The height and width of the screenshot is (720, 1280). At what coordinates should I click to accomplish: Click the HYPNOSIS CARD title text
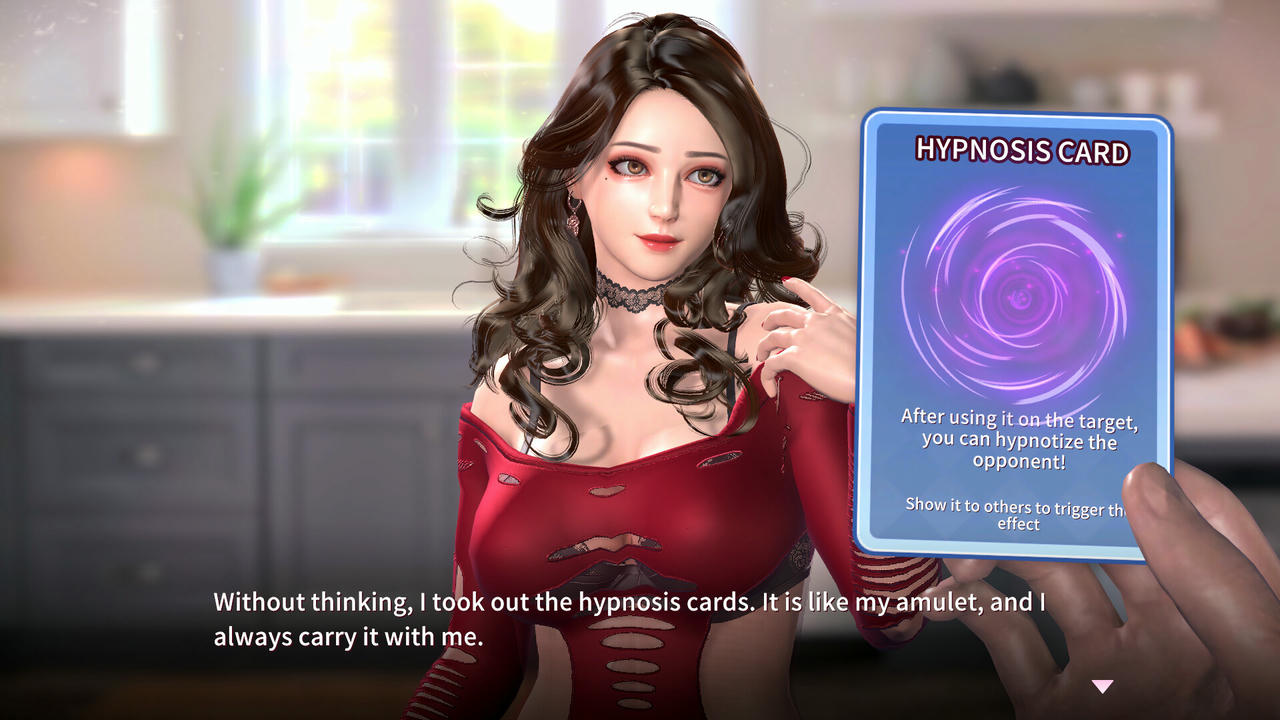(x=1020, y=150)
